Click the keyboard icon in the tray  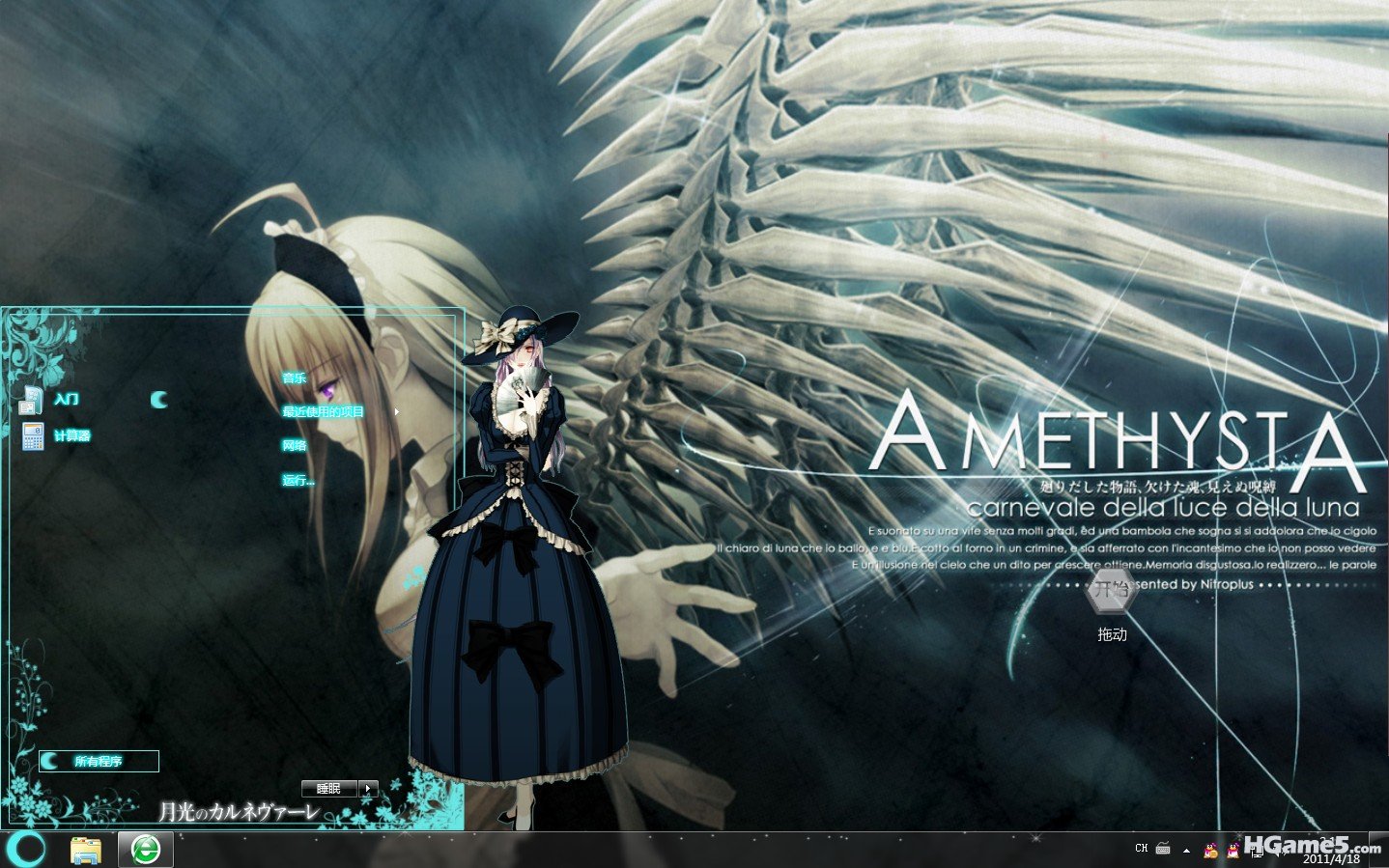pos(1163,849)
